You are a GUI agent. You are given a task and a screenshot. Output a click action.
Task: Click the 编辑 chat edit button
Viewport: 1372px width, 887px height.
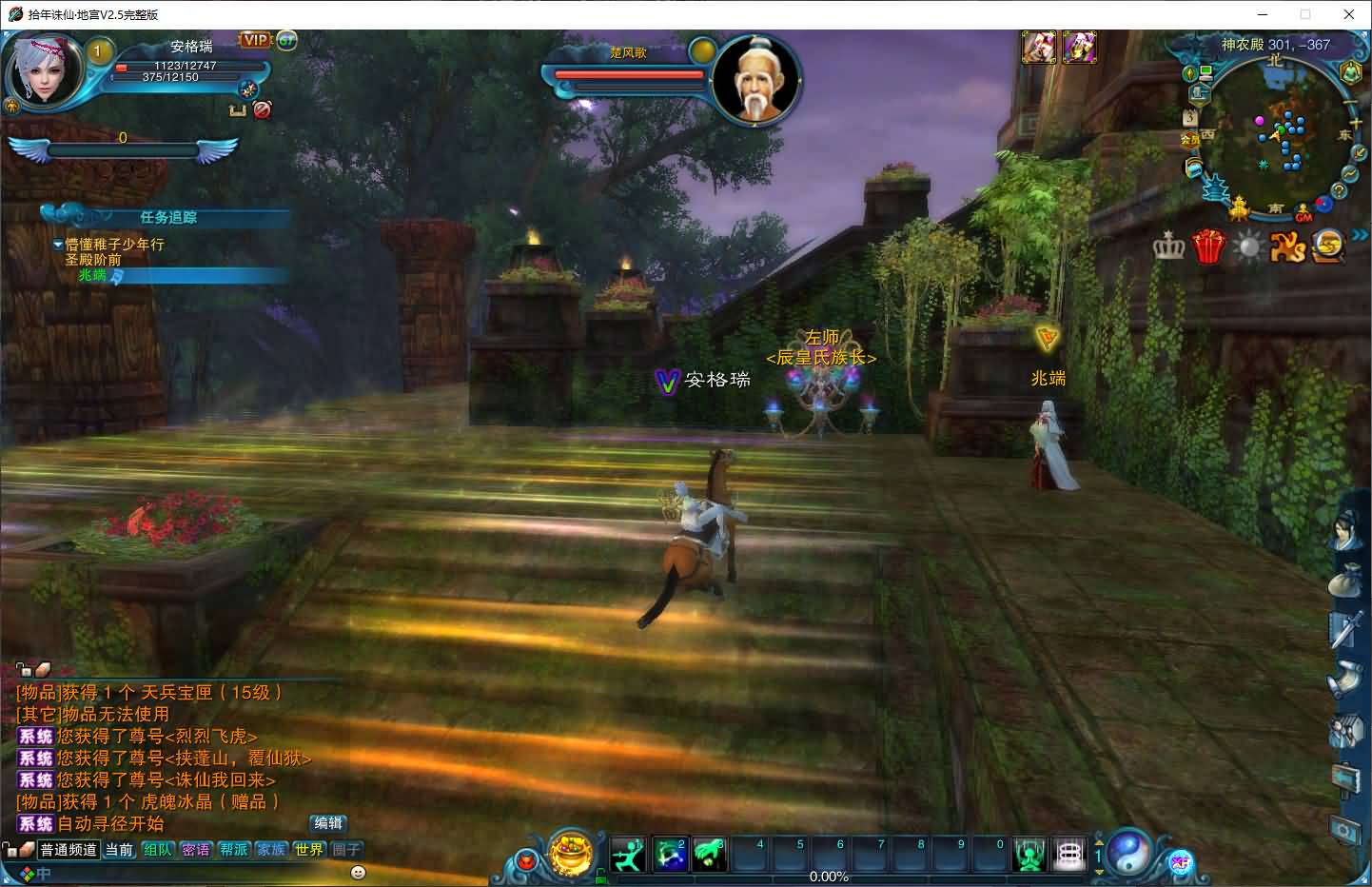tap(328, 823)
